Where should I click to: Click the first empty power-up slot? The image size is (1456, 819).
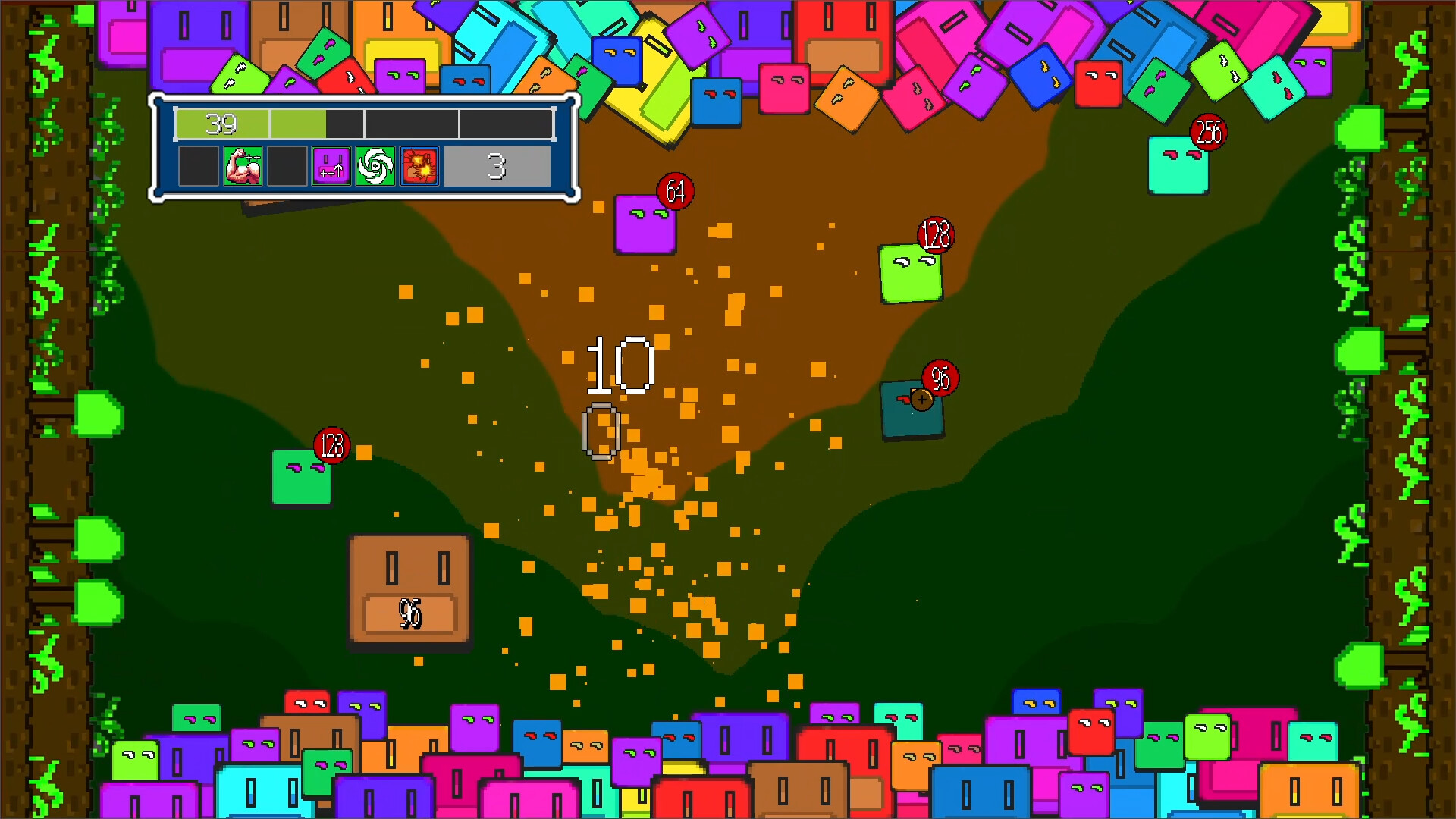pyautogui.click(x=199, y=166)
